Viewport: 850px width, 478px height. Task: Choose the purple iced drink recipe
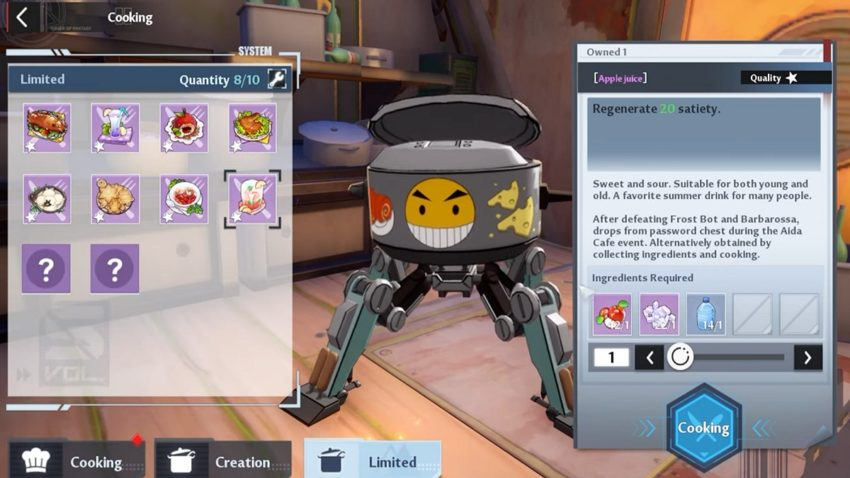point(115,127)
